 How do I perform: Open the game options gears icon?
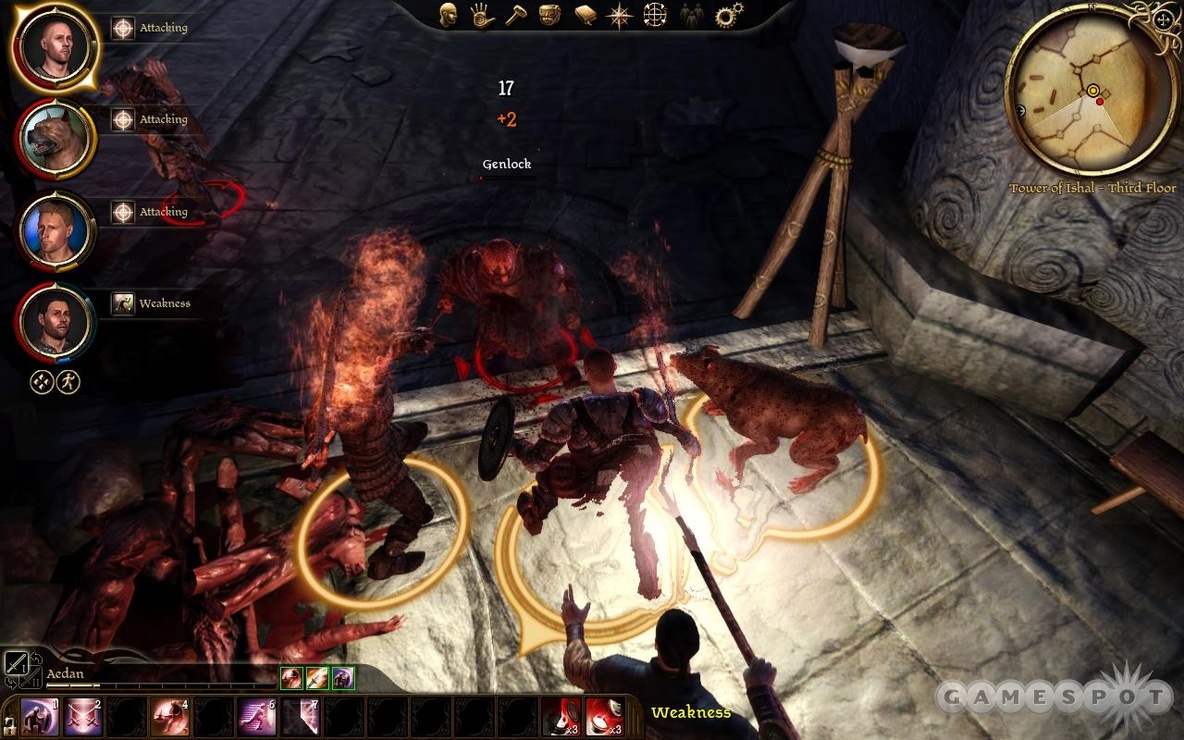(x=727, y=15)
